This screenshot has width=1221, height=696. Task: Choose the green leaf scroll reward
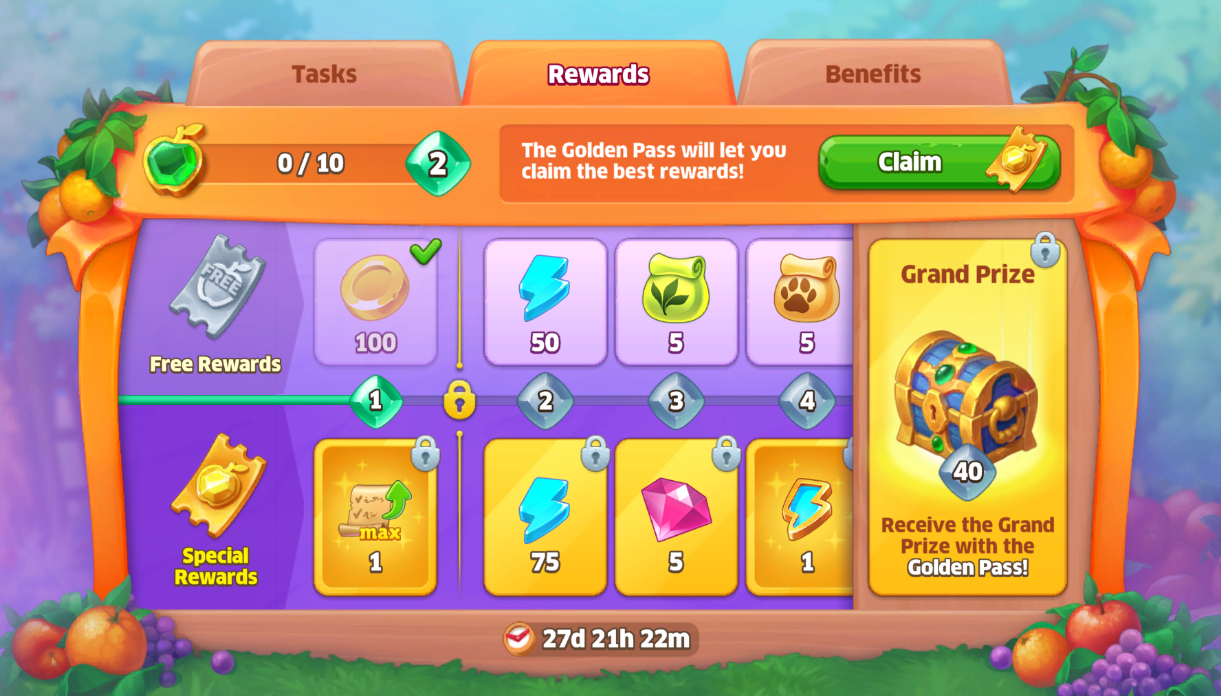tap(676, 302)
